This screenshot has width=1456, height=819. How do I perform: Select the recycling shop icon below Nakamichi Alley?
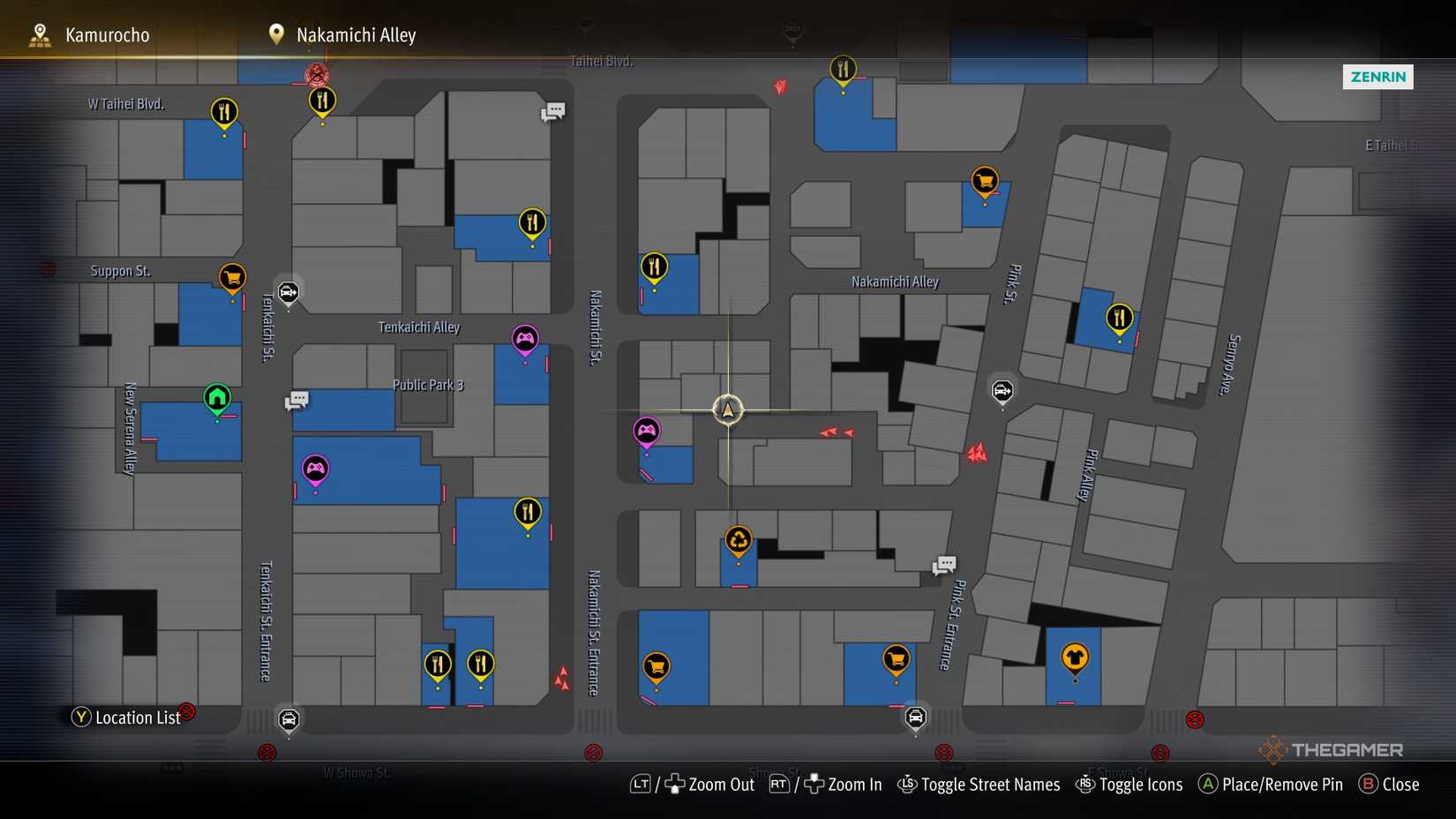pos(739,539)
